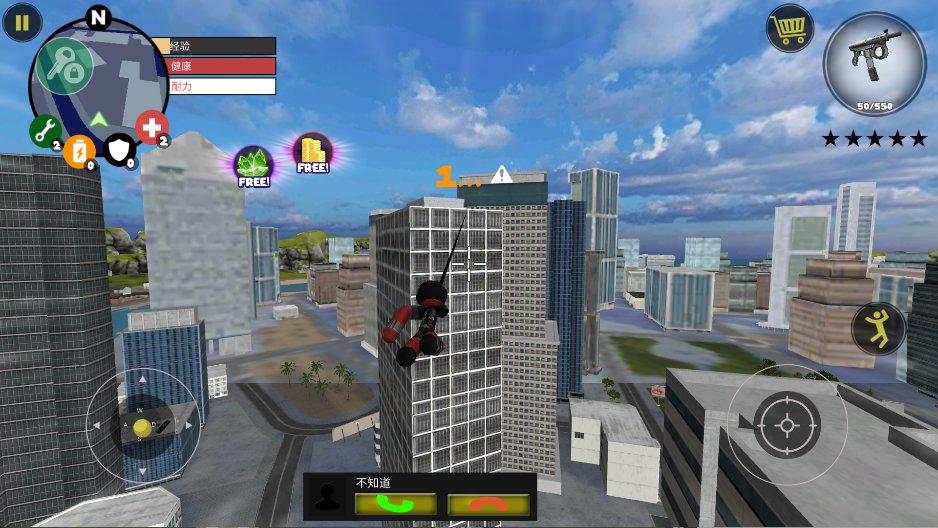Open the shopping cart store
This screenshot has height=528, width=938.
tap(790, 28)
